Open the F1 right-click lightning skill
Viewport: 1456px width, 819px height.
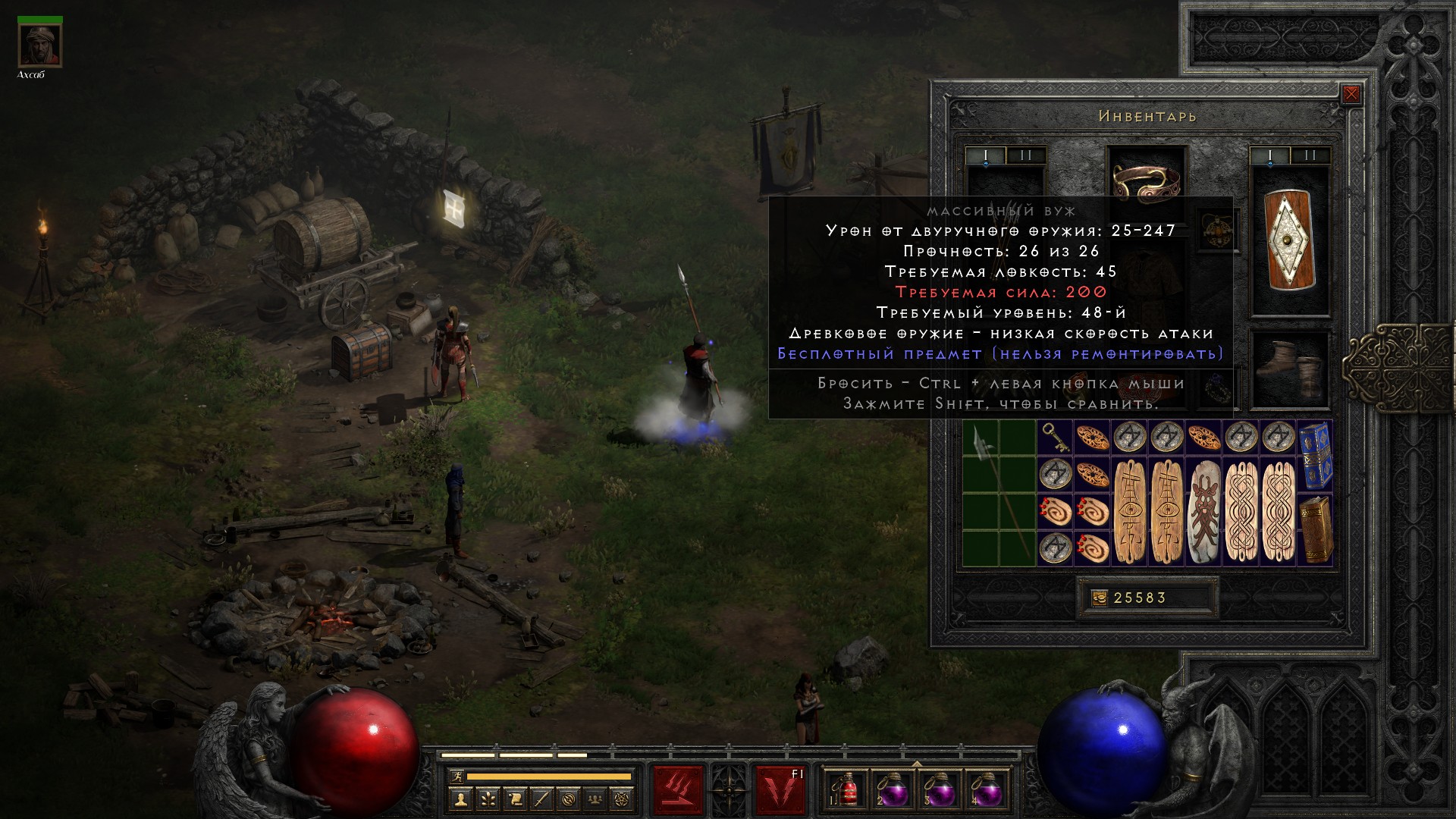tap(780, 789)
